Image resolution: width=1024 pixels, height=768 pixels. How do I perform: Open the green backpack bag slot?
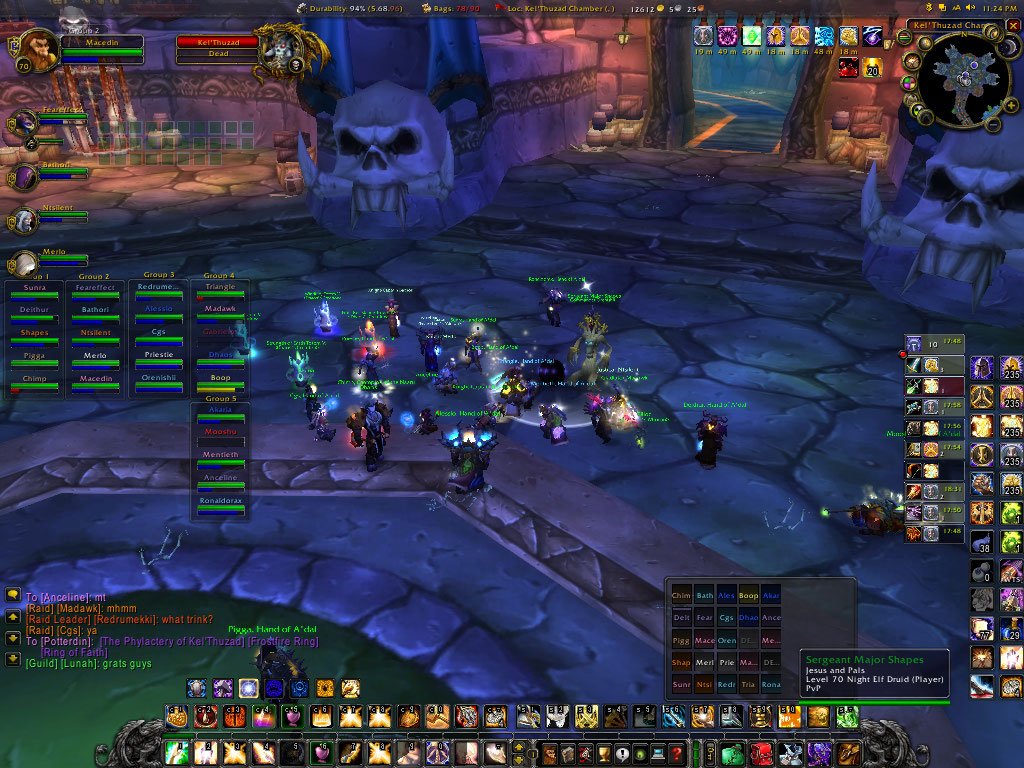tap(733, 753)
